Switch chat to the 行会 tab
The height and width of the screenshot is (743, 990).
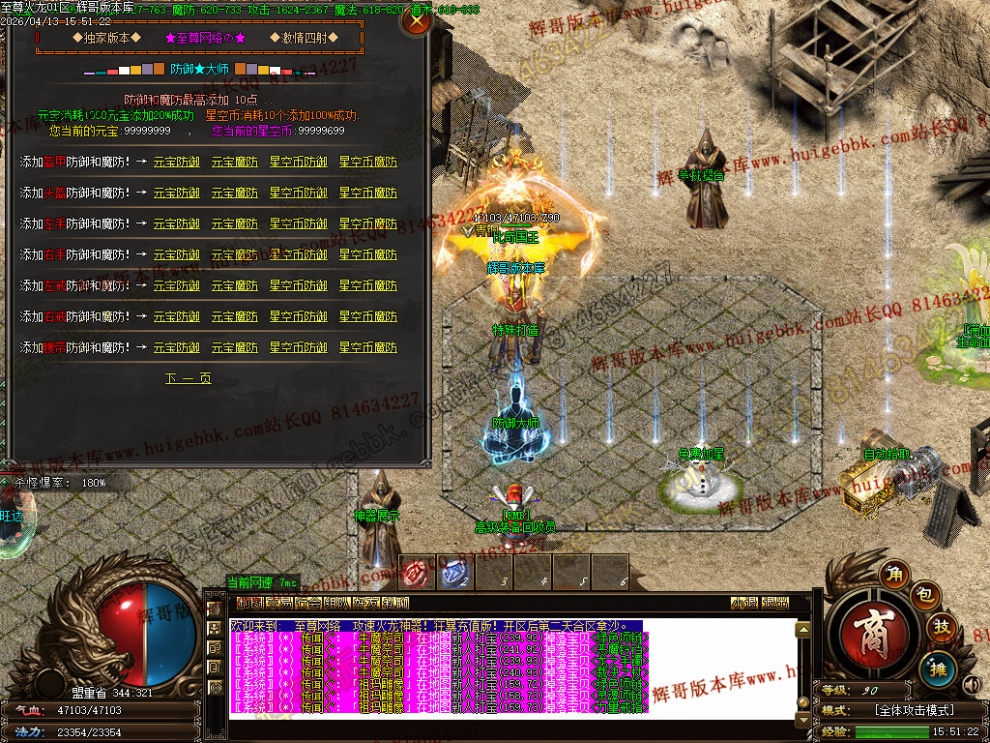(309, 603)
